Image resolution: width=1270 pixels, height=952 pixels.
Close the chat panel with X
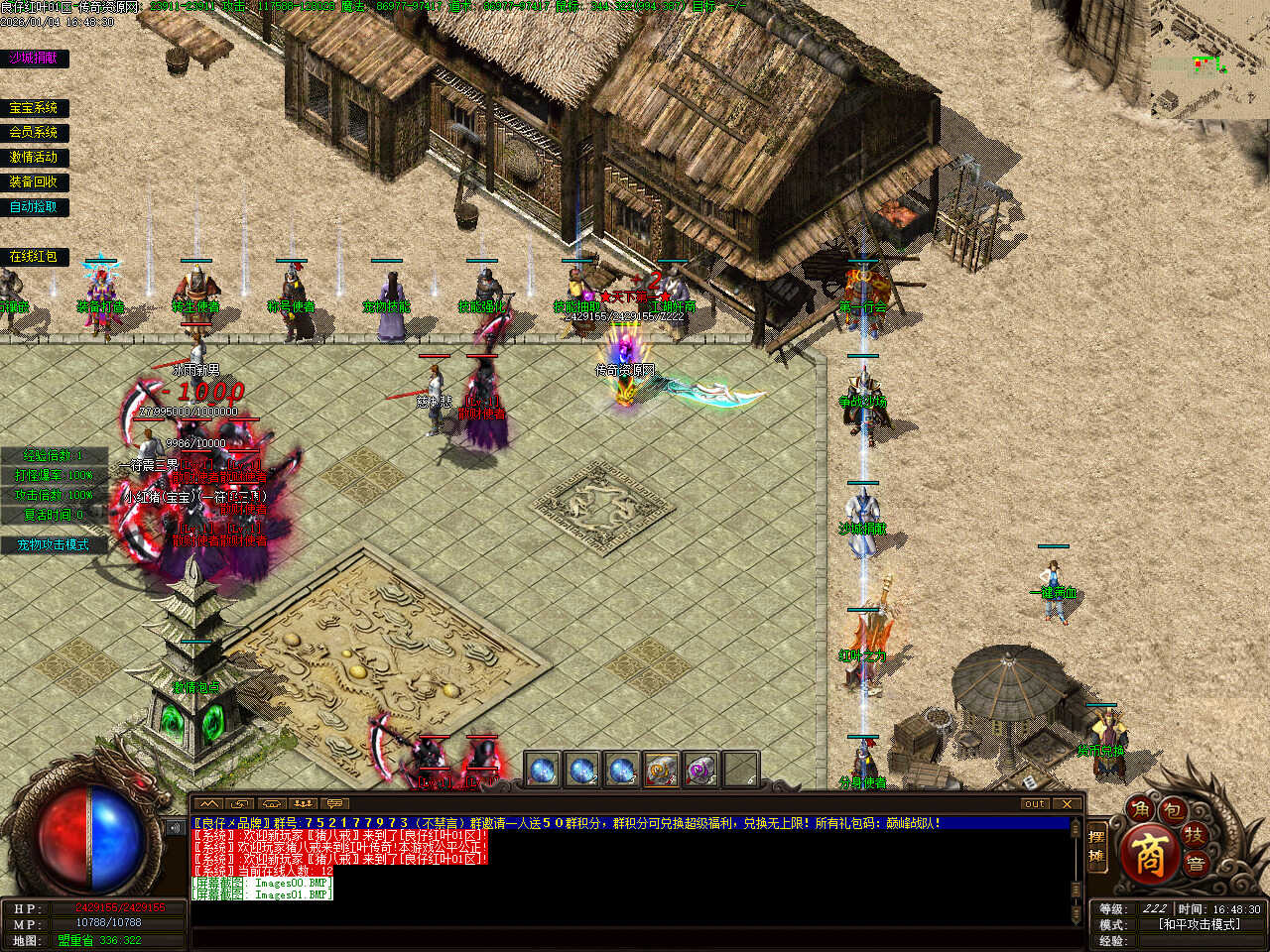(x=1067, y=803)
